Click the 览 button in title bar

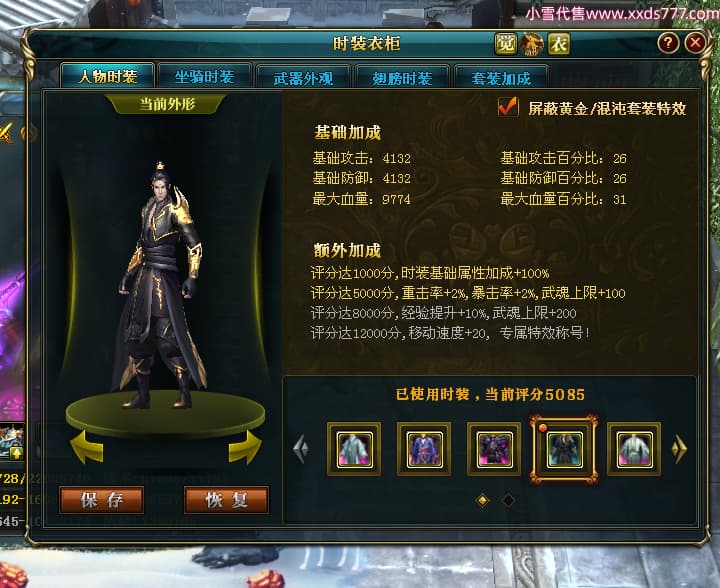[x=506, y=43]
